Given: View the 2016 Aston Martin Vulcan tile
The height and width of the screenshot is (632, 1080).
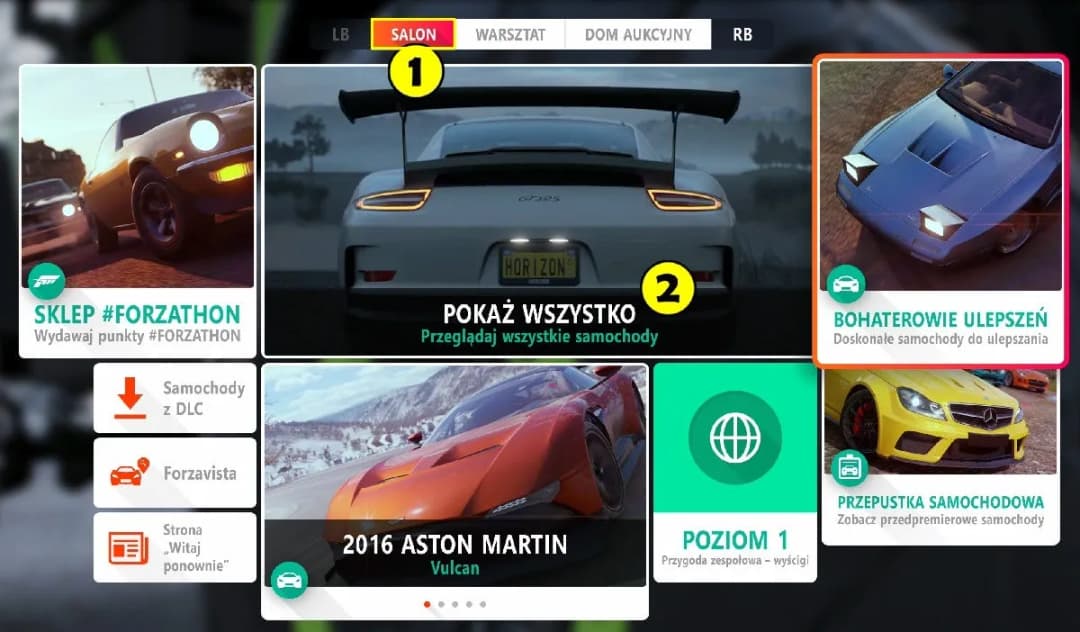Looking at the screenshot, I should 455,490.
